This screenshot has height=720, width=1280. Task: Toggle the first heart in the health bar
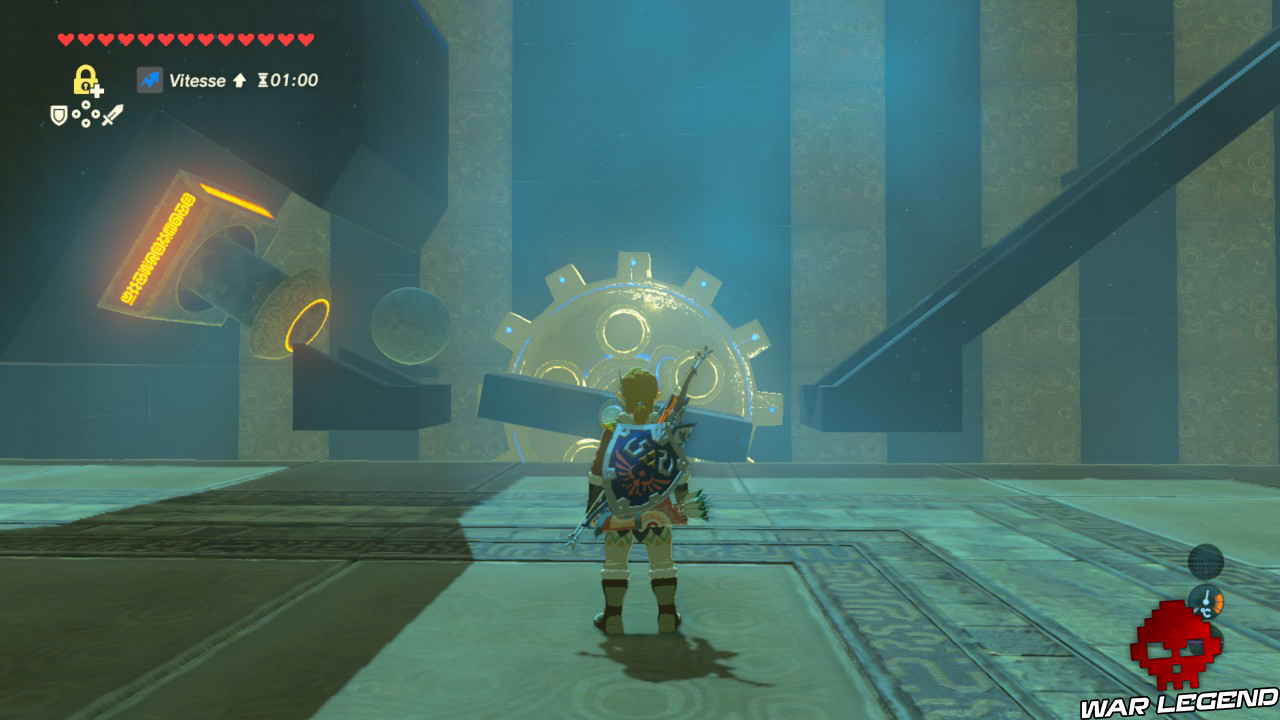(x=66, y=40)
